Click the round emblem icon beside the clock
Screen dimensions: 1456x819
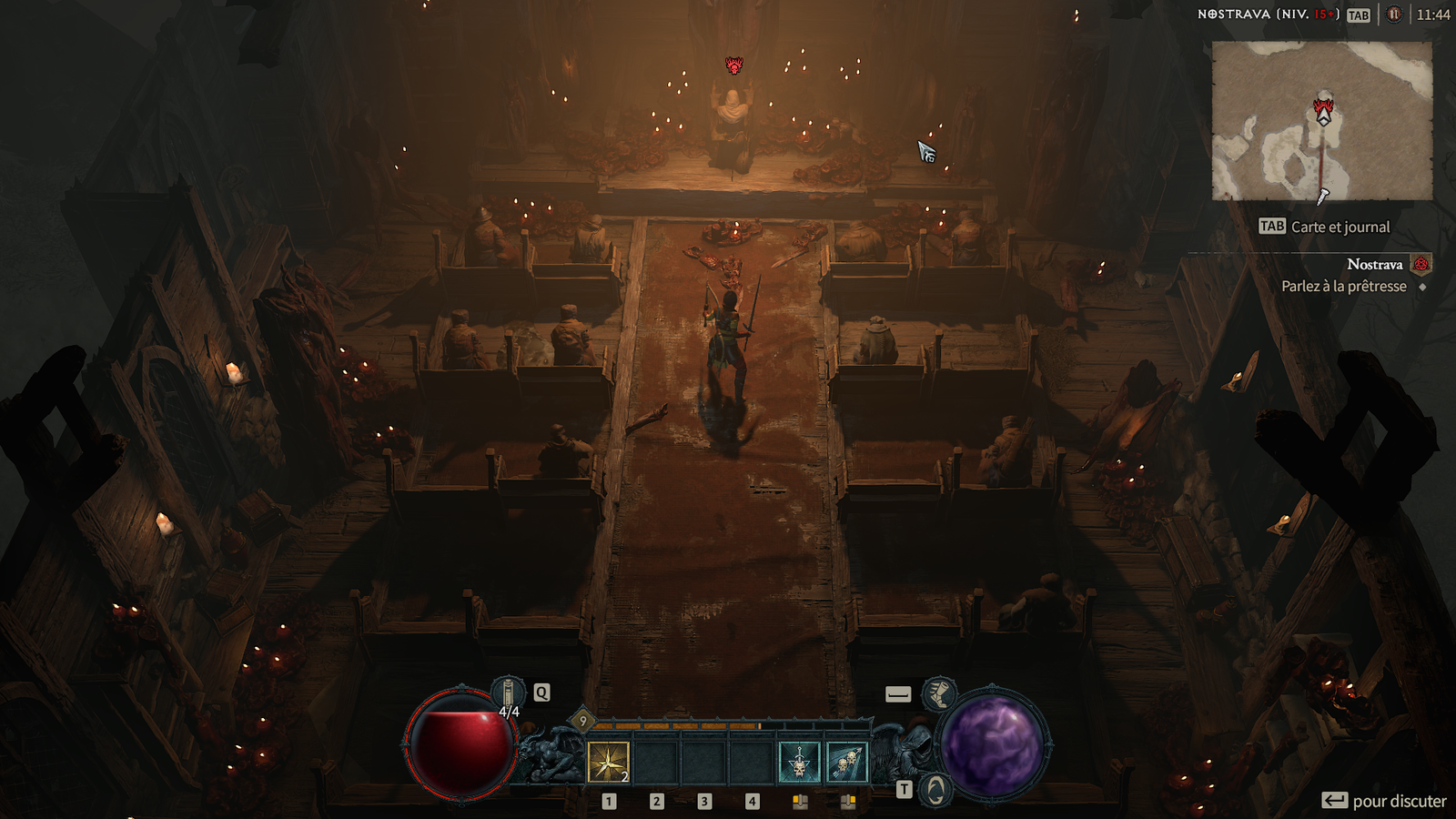[1393, 15]
